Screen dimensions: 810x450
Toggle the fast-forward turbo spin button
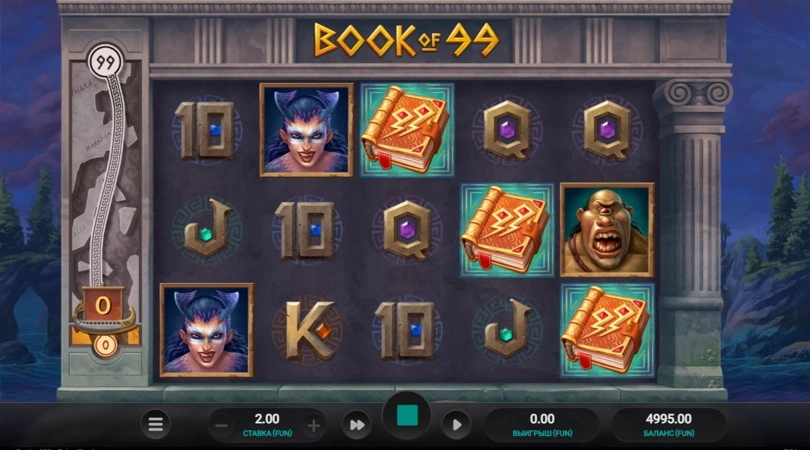pos(357,424)
